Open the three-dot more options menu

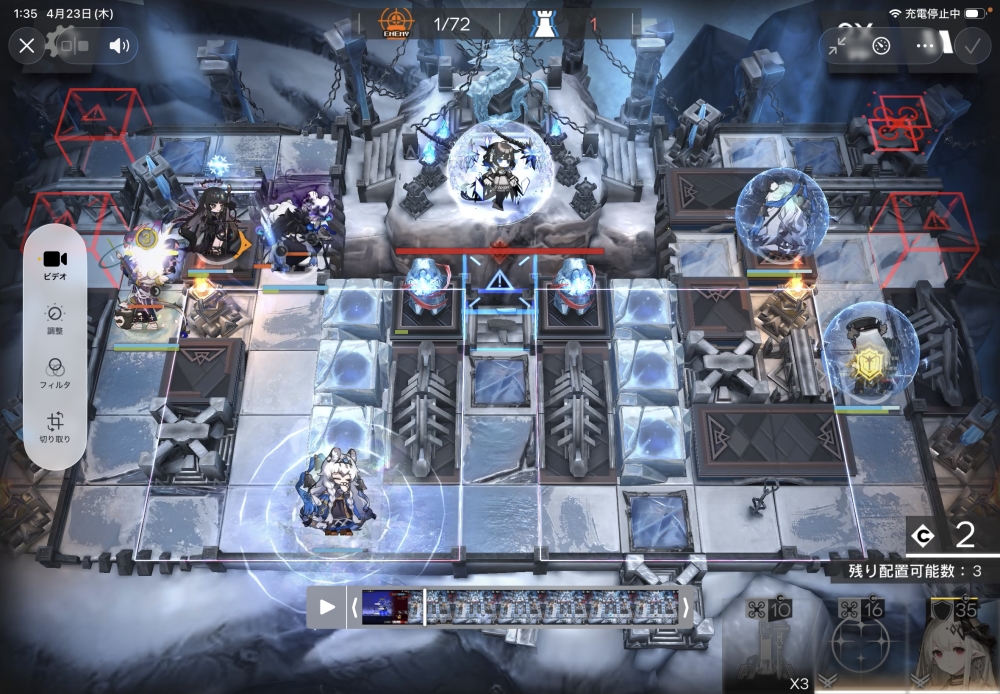click(x=926, y=46)
